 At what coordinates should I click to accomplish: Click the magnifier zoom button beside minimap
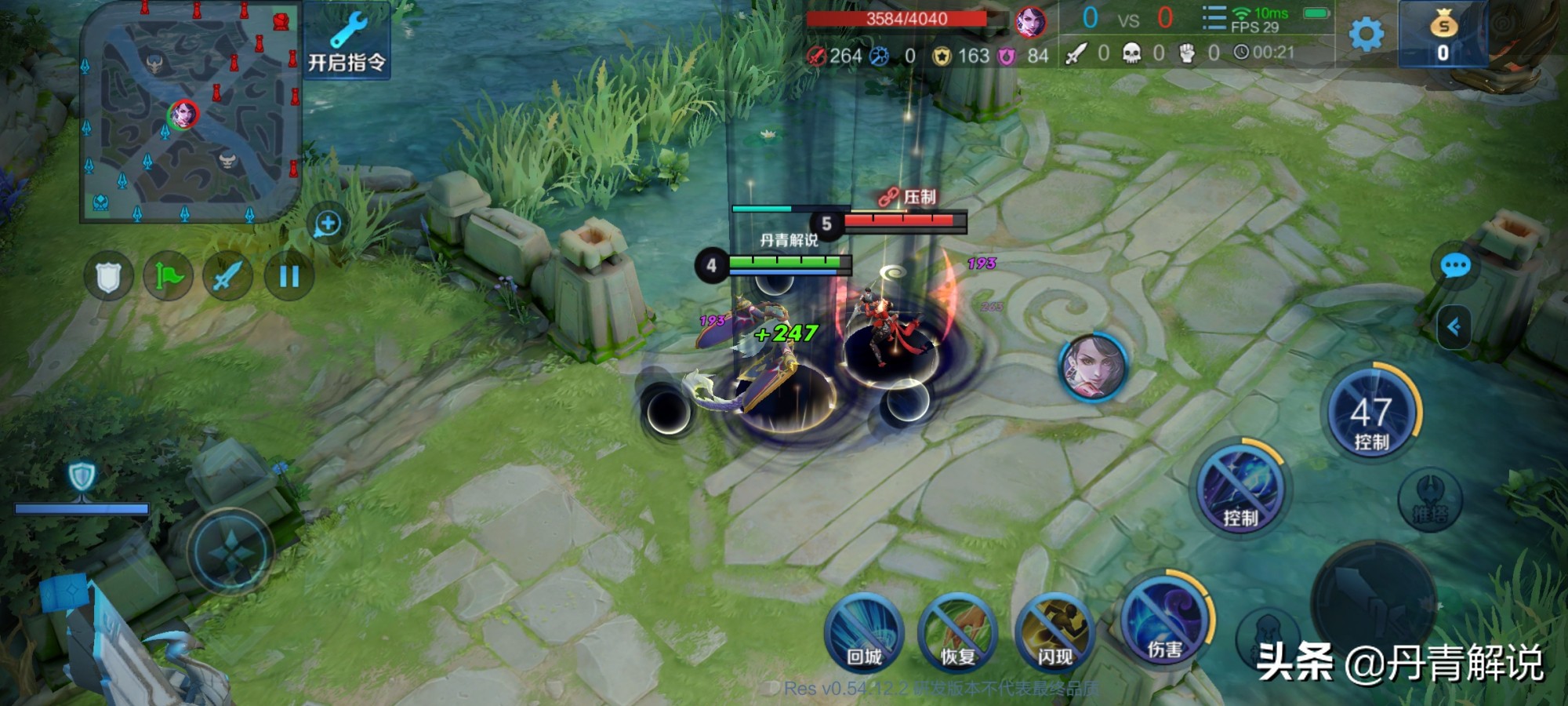click(327, 224)
